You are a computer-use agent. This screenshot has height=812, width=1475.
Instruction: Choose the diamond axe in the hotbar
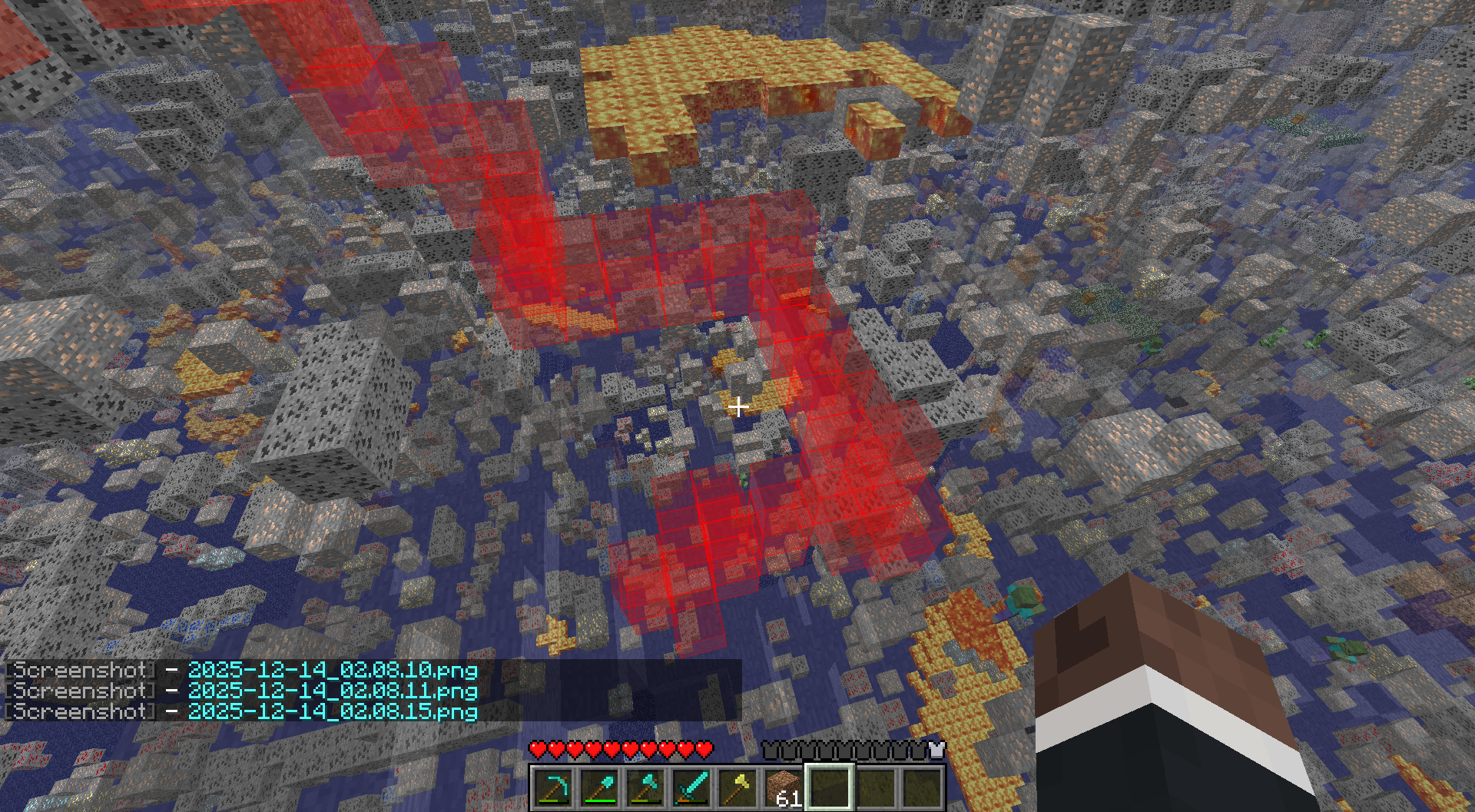point(646,787)
